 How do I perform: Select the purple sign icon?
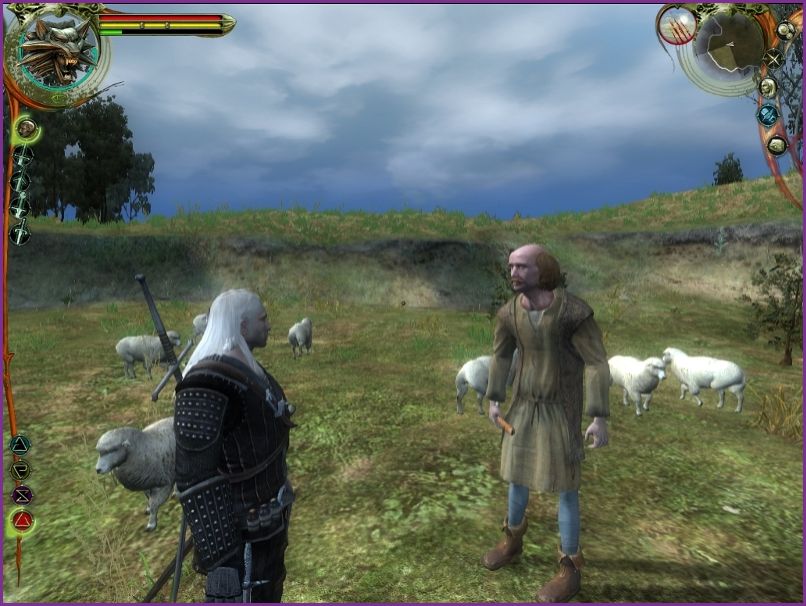(x=21, y=494)
